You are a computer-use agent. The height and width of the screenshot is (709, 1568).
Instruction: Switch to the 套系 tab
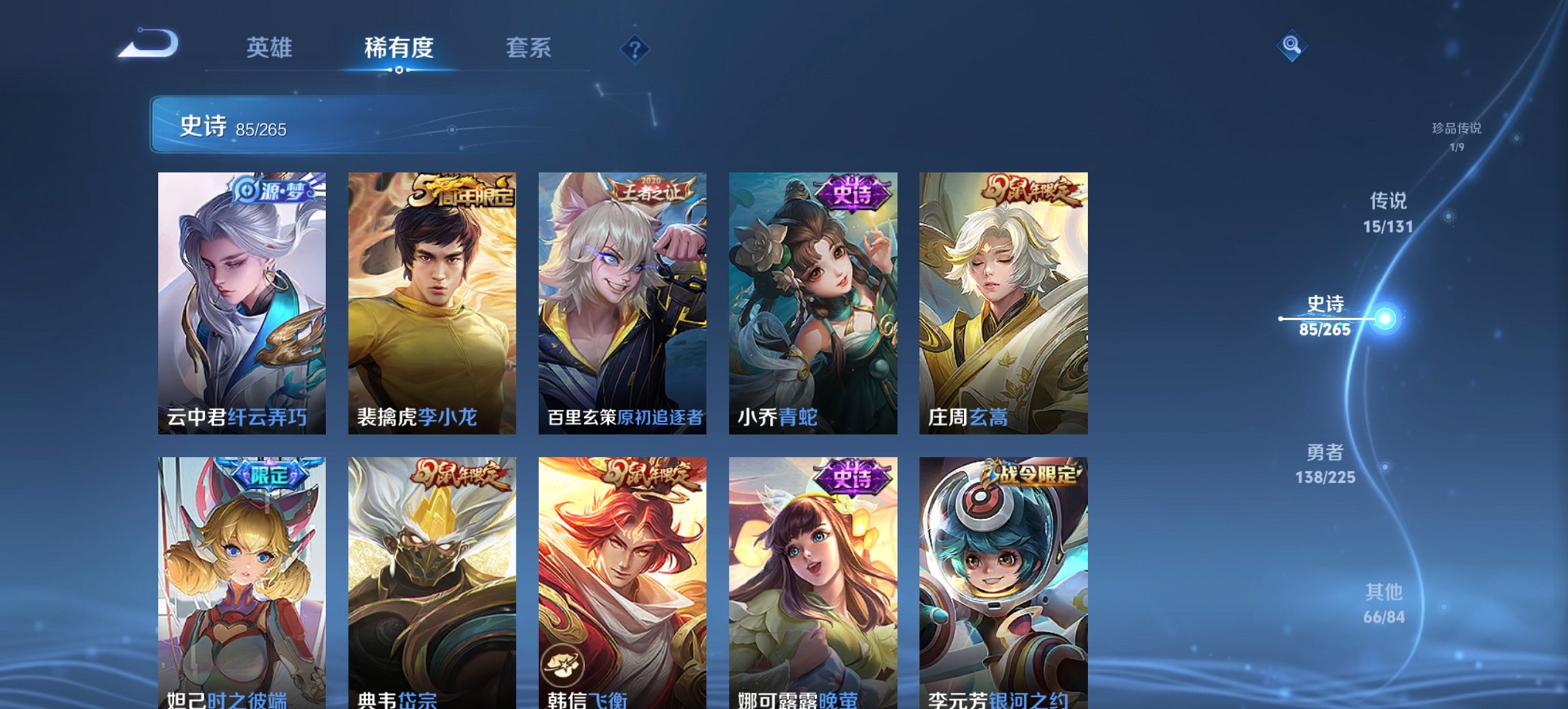coord(529,47)
